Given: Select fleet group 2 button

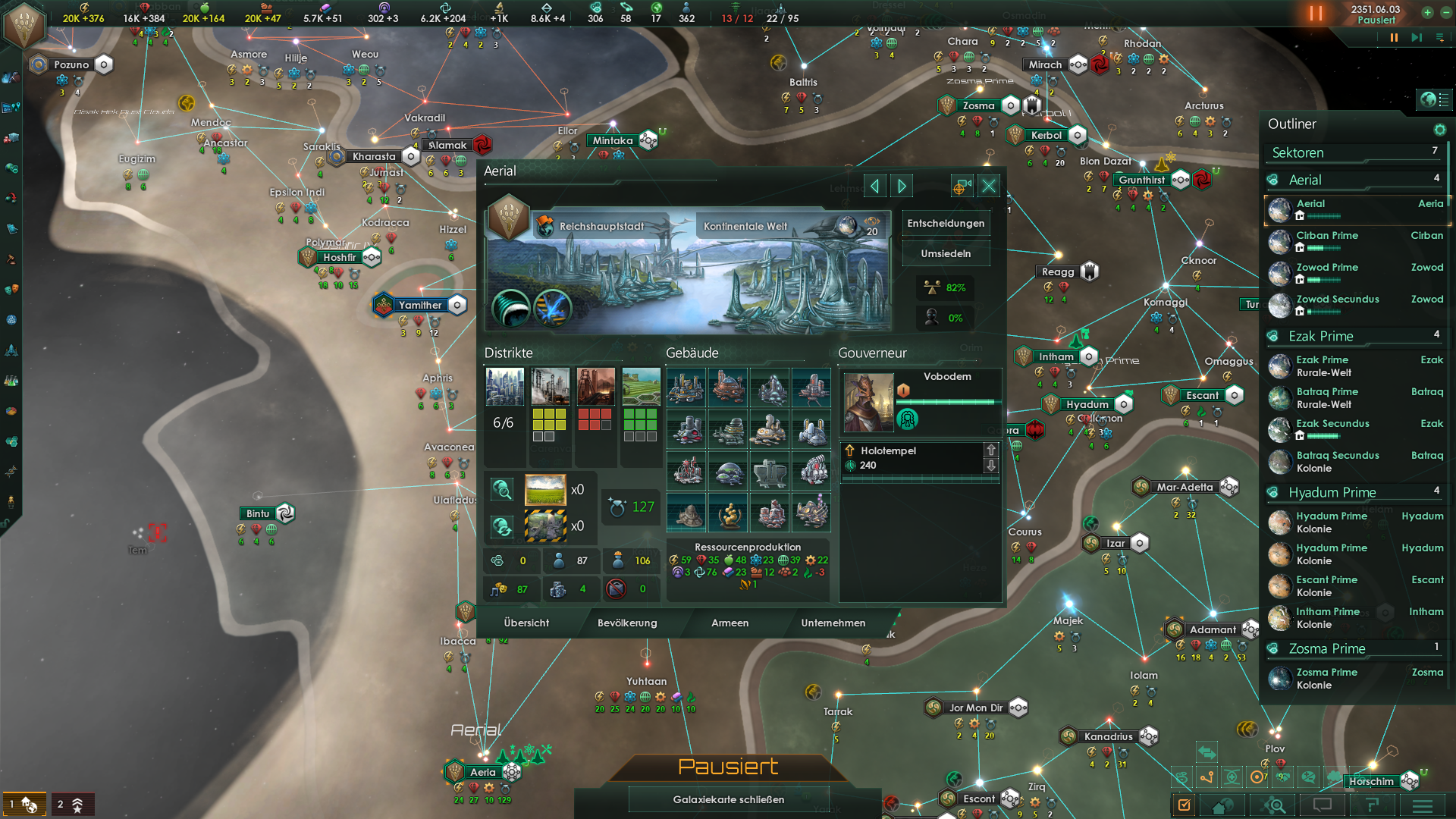Looking at the screenshot, I should (x=71, y=804).
